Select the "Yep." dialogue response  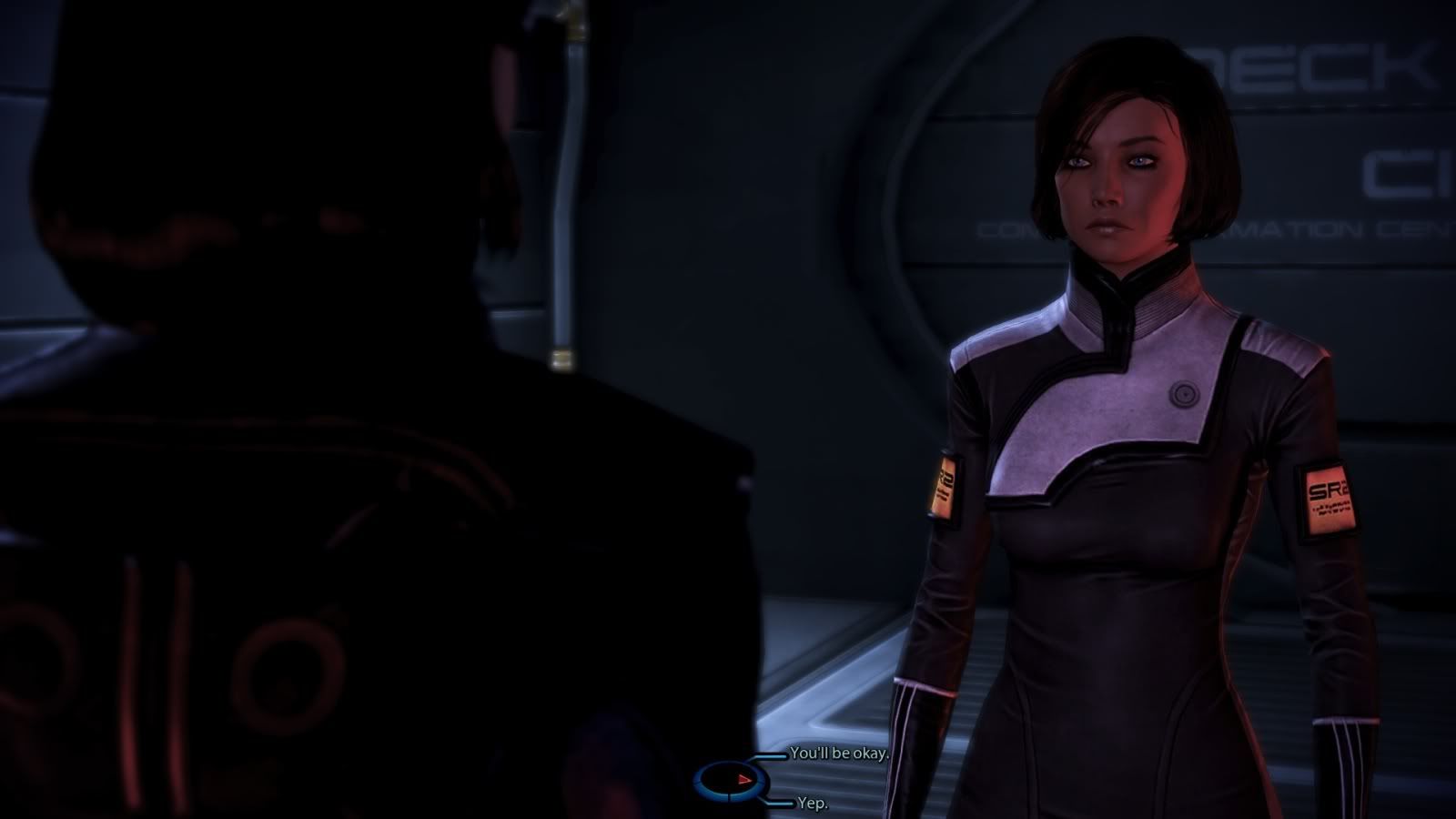812,804
